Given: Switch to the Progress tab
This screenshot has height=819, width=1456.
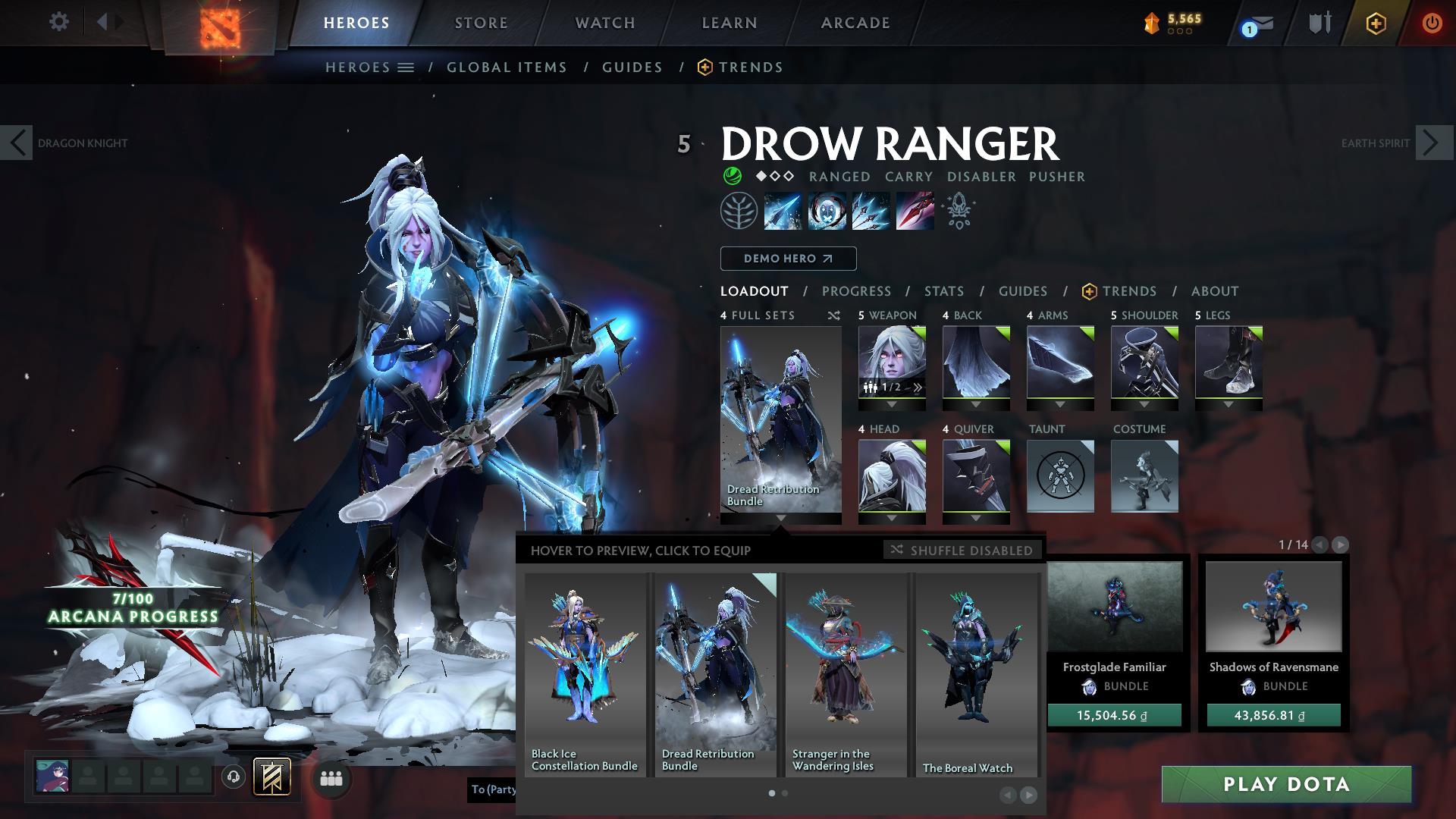Looking at the screenshot, I should pos(857,290).
